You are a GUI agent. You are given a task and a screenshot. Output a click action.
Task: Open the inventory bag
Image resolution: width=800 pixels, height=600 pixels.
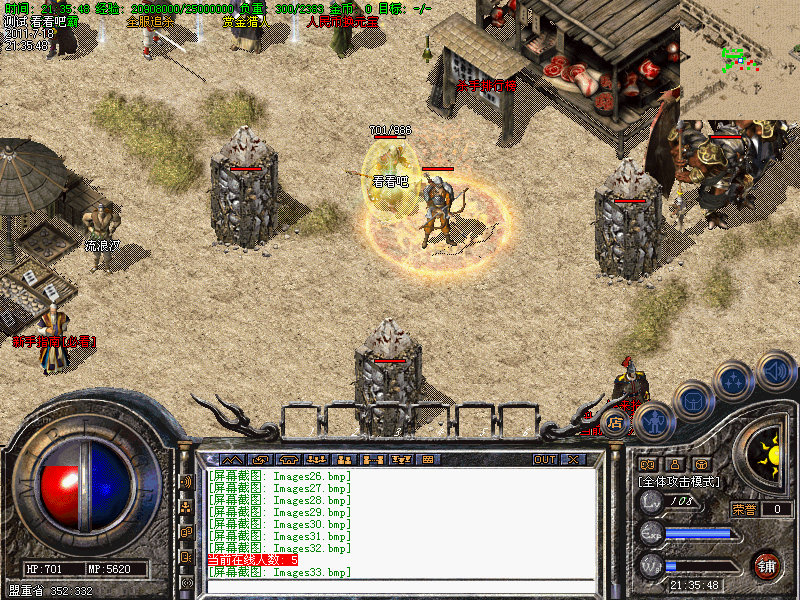pos(693,402)
